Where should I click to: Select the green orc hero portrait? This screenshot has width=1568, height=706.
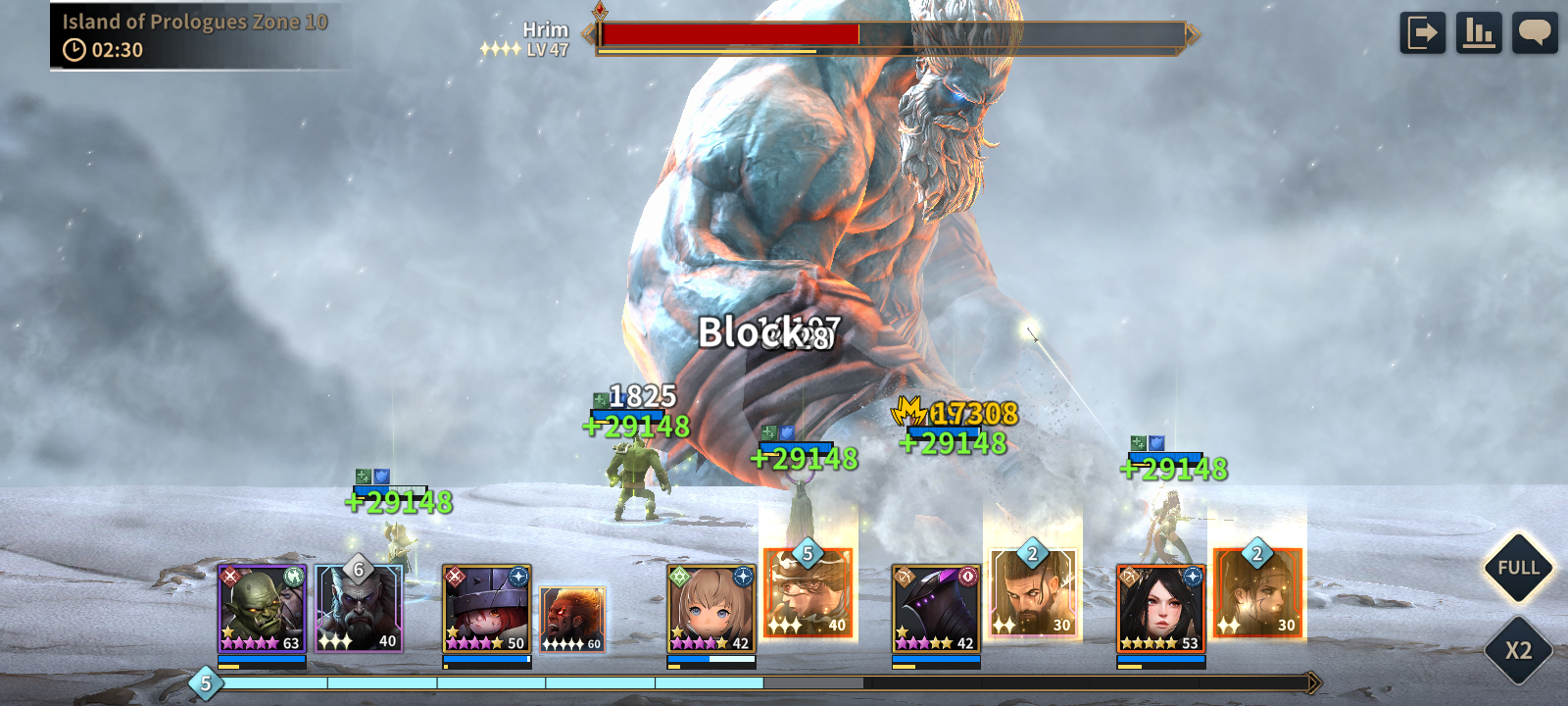[262, 609]
